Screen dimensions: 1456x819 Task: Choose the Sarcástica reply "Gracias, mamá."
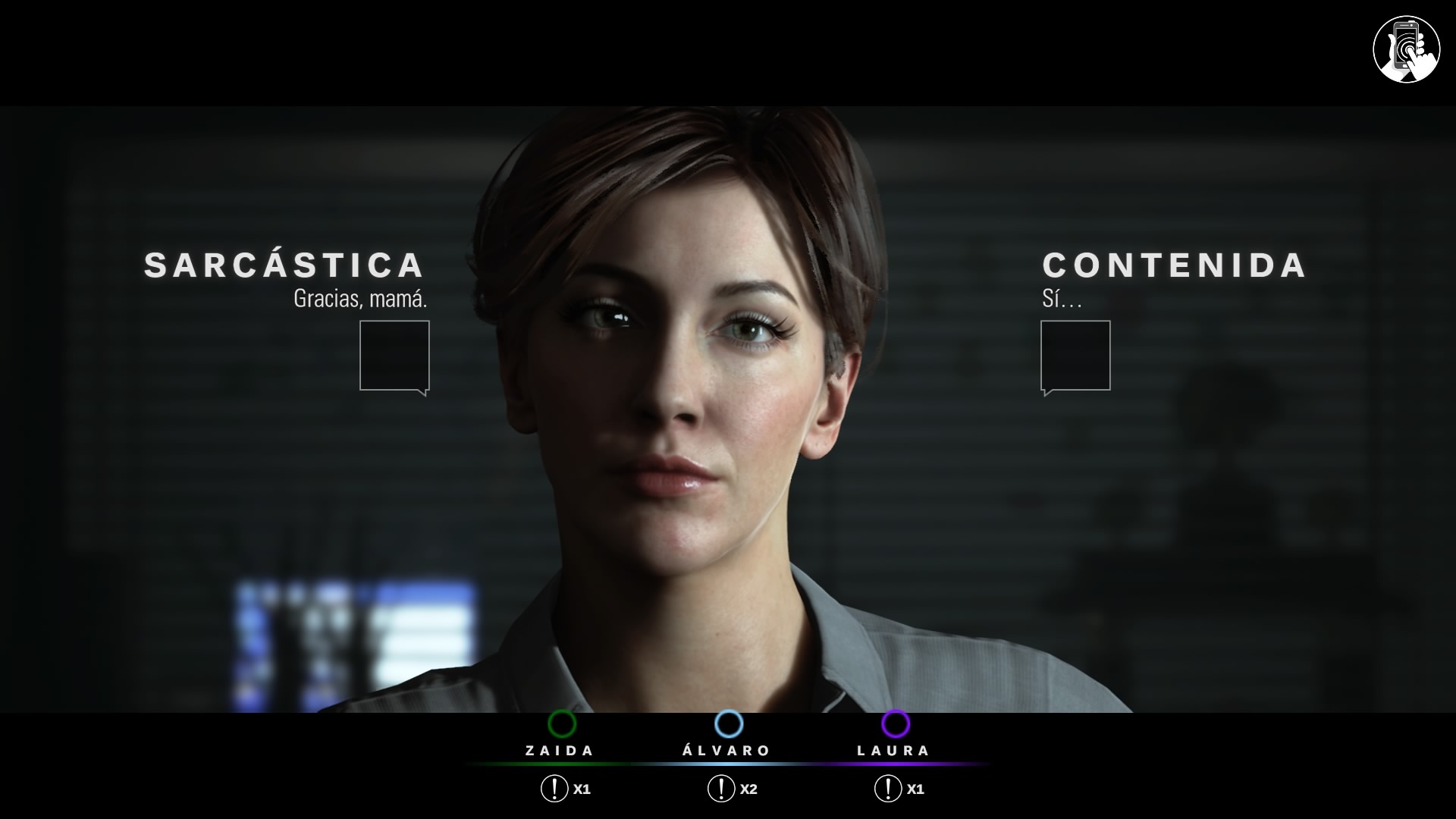pyautogui.click(x=394, y=355)
